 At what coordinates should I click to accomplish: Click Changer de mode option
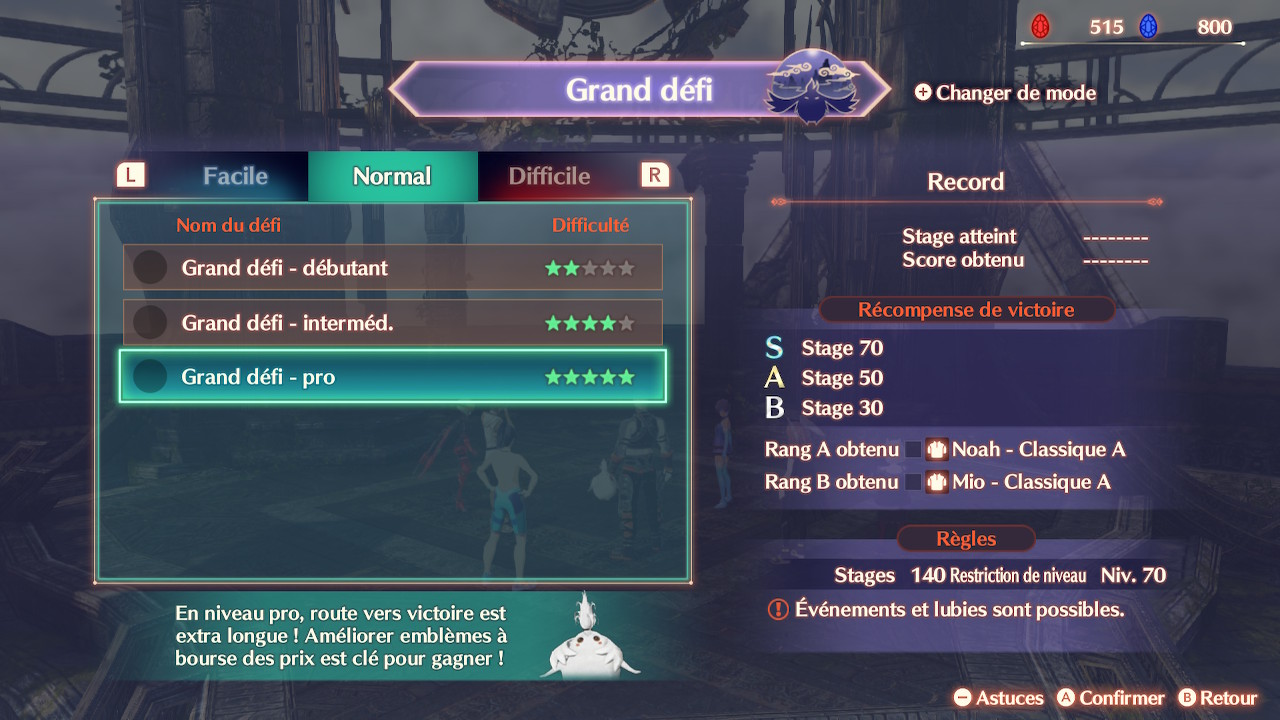pyautogui.click(x=1005, y=93)
